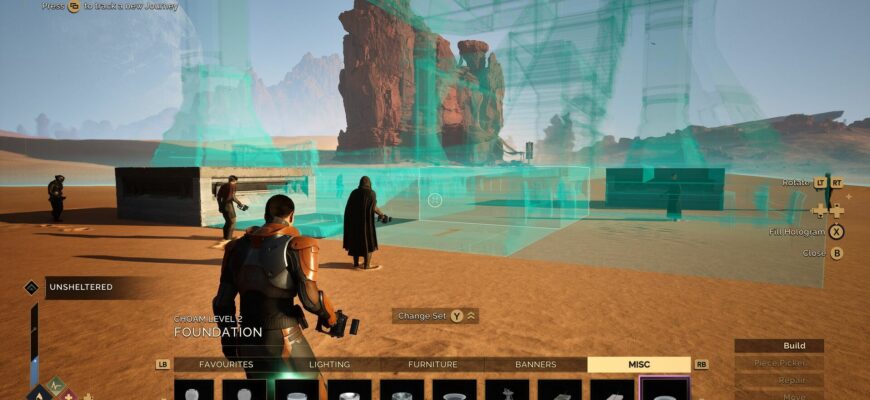Select the Furniture tab

point(432,365)
